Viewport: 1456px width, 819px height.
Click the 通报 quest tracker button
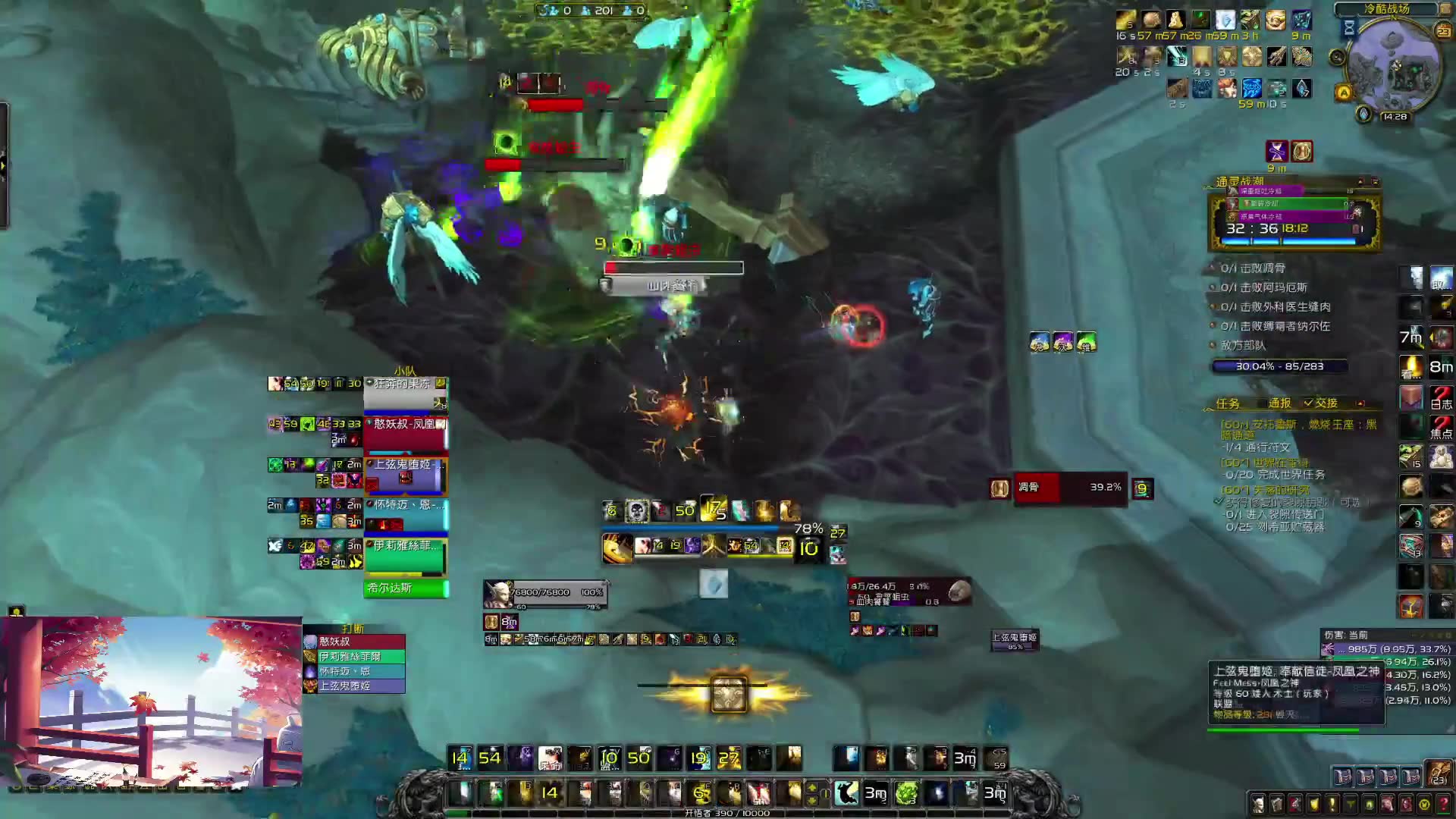1279,403
